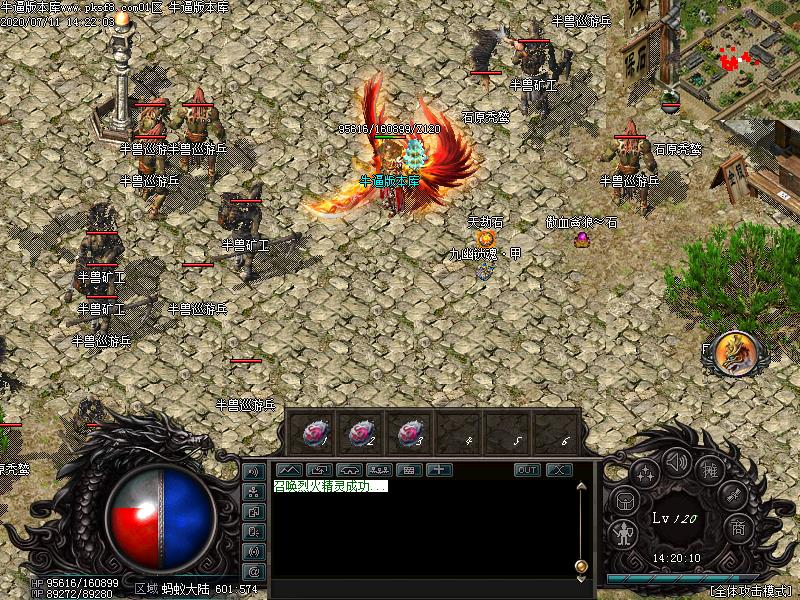Click the keyboard-grid button above the chat
Viewport: 800px width, 600px height.
409,469
